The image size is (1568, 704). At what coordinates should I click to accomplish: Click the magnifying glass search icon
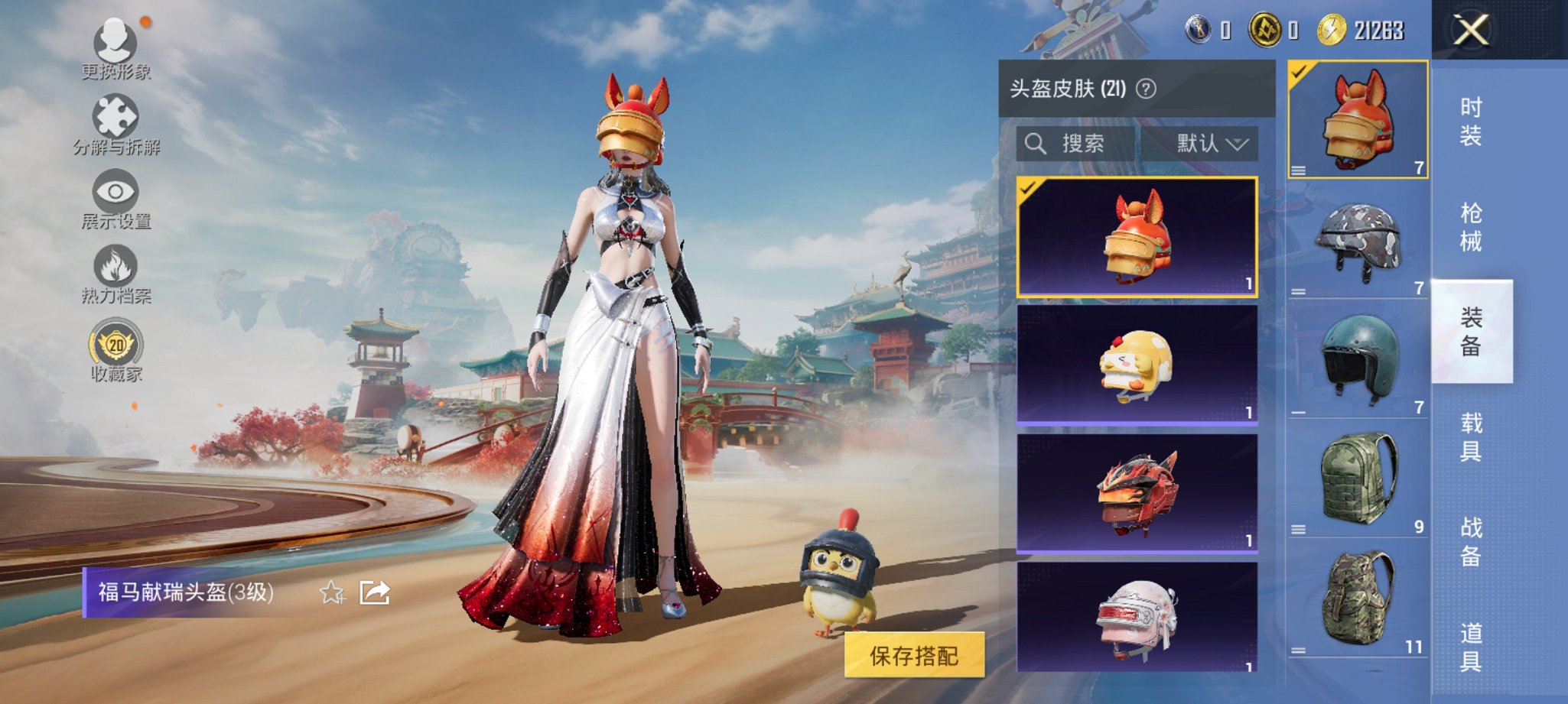tap(1036, 142)
